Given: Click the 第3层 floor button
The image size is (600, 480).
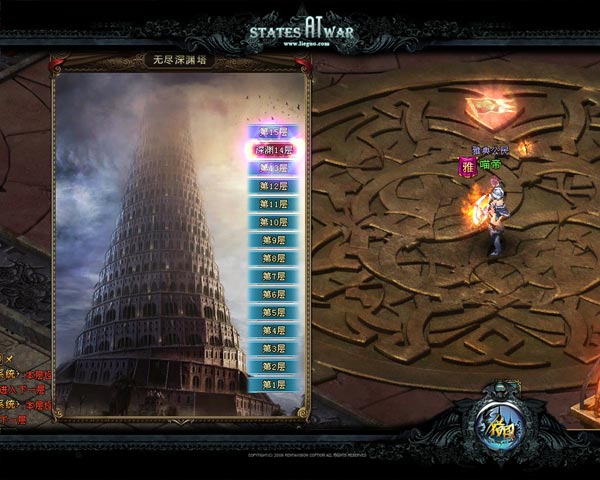Looking at the screenshot, I should click(x=273, y=348).
